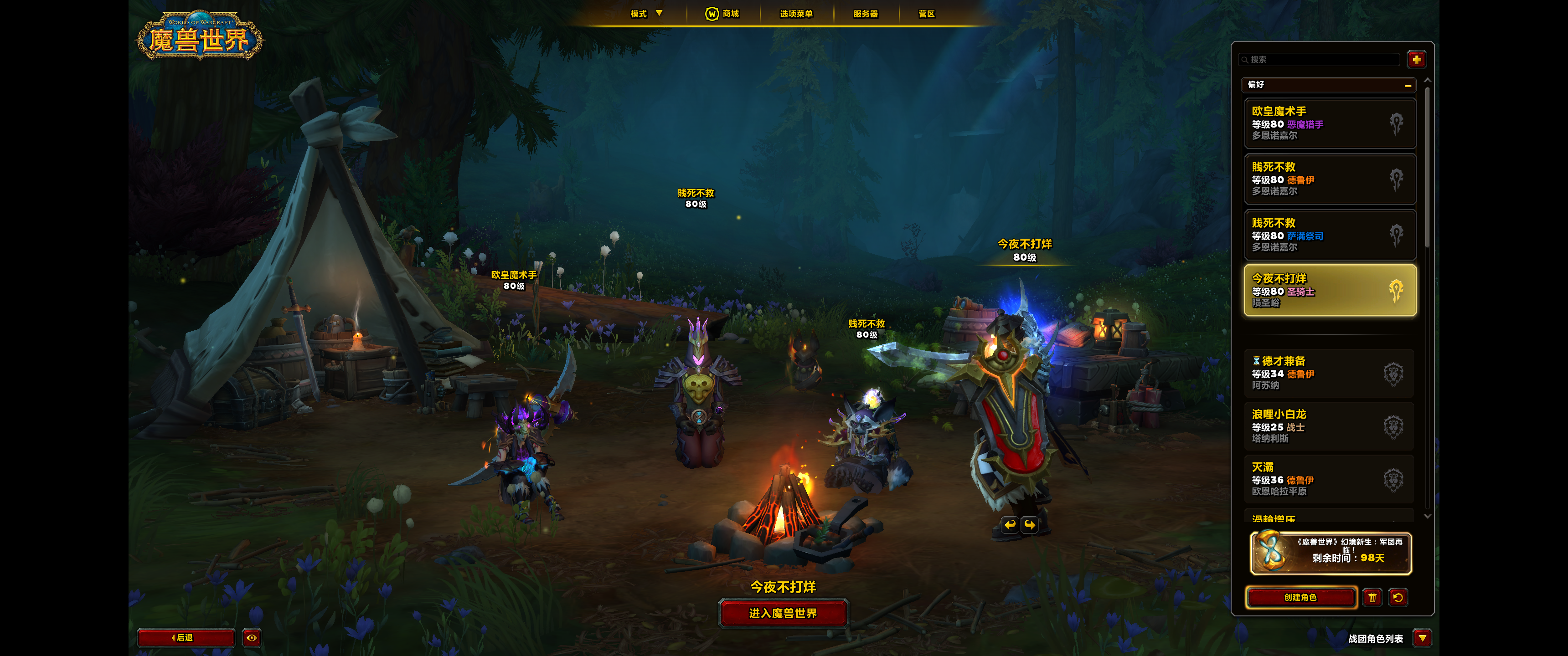Open the 模式 mode dropdown

pyautogui.click(x=646, y=13)
